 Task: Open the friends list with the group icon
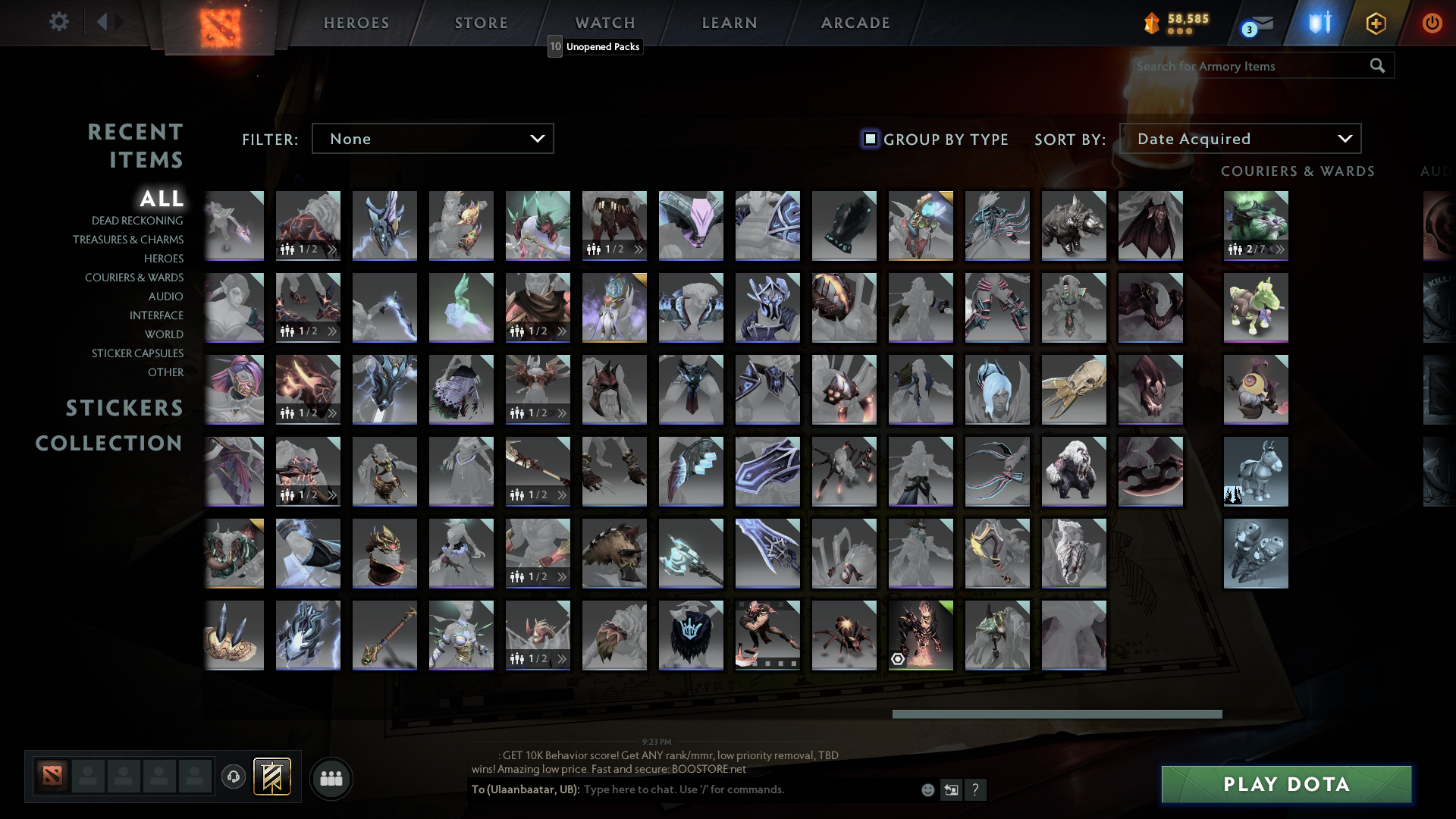coord(331,778)
